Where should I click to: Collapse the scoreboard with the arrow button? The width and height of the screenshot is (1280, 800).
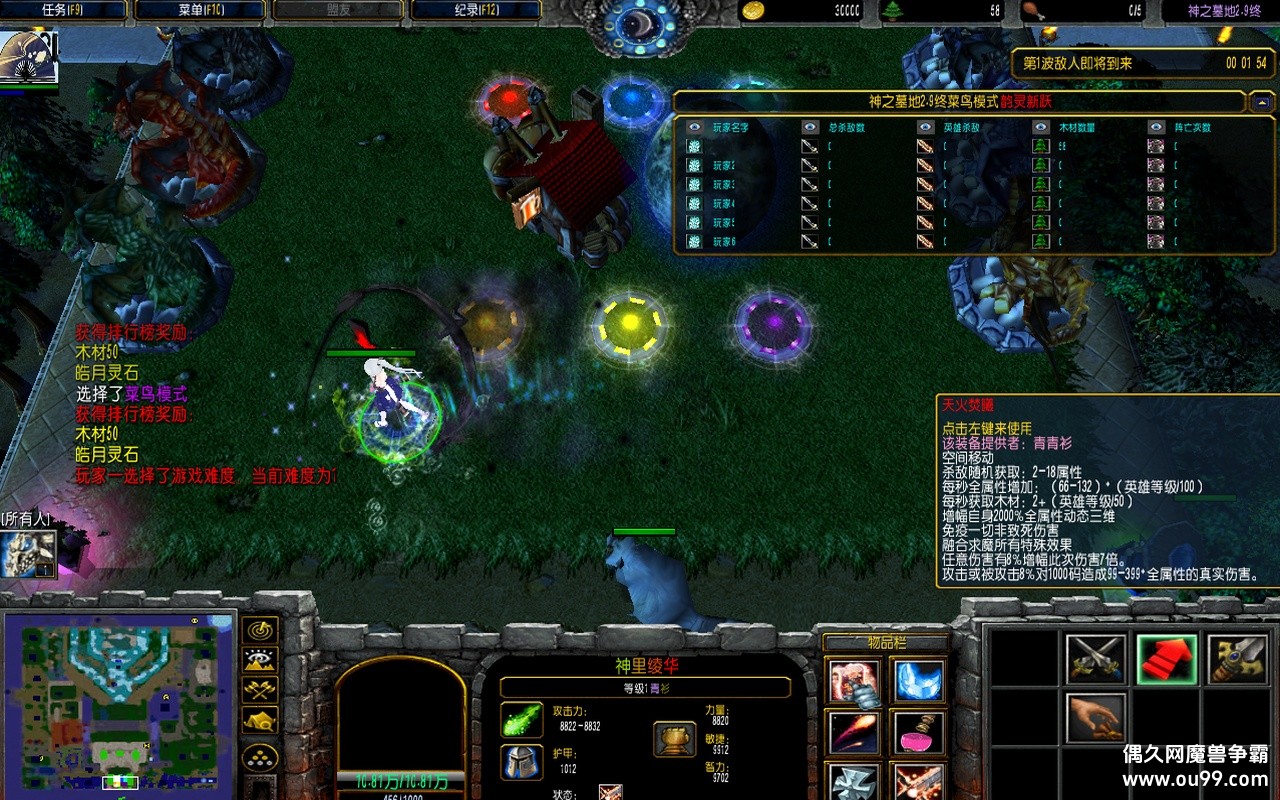1262,102
